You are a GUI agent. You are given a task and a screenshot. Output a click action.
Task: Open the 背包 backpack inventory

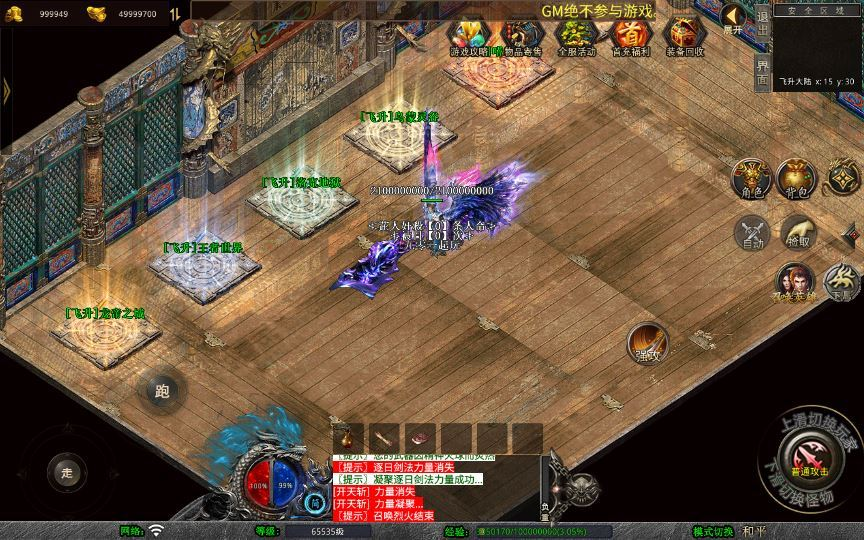click(x=797, y=178)
